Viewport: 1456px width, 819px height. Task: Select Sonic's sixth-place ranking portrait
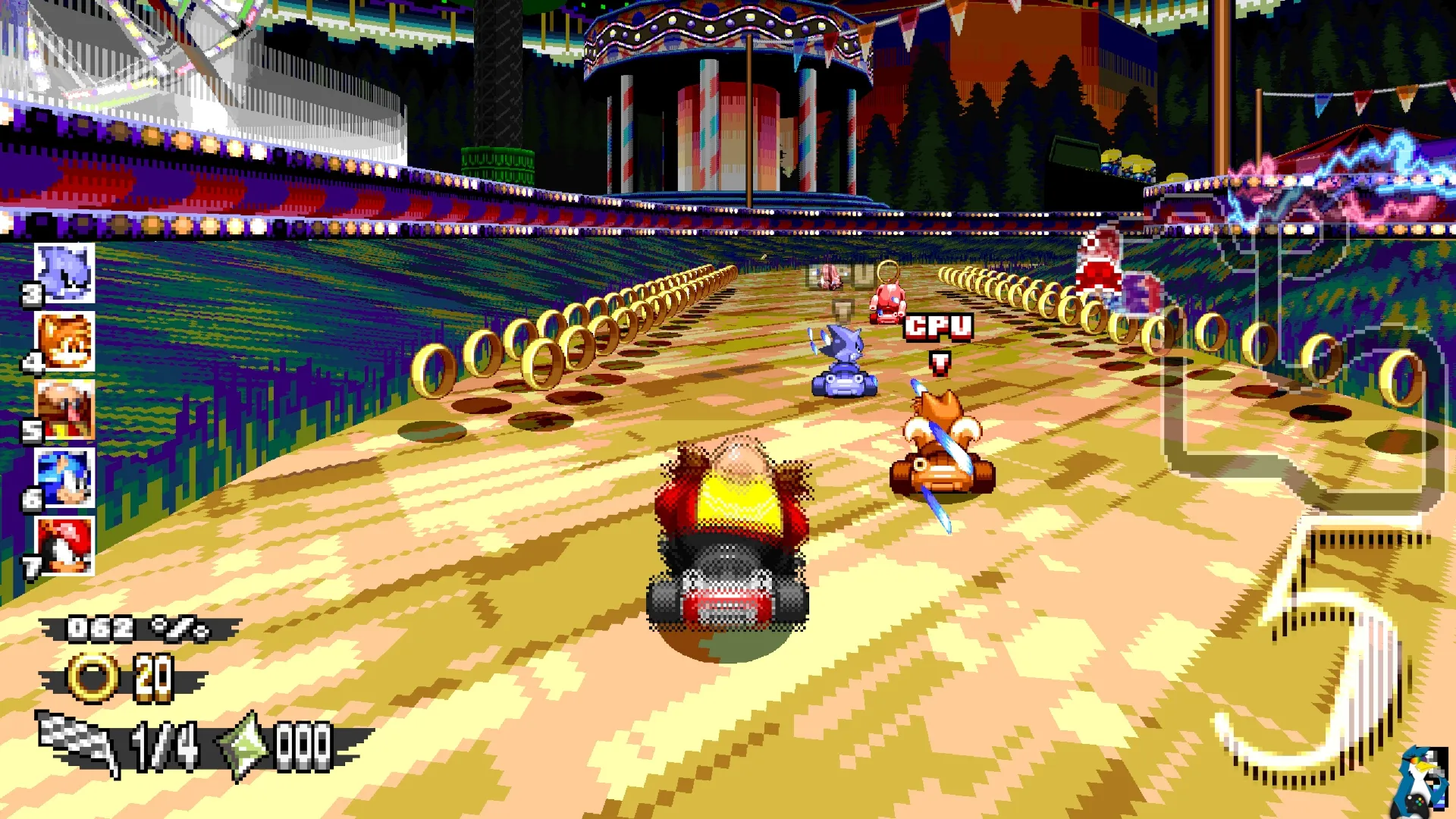[64, 478]
